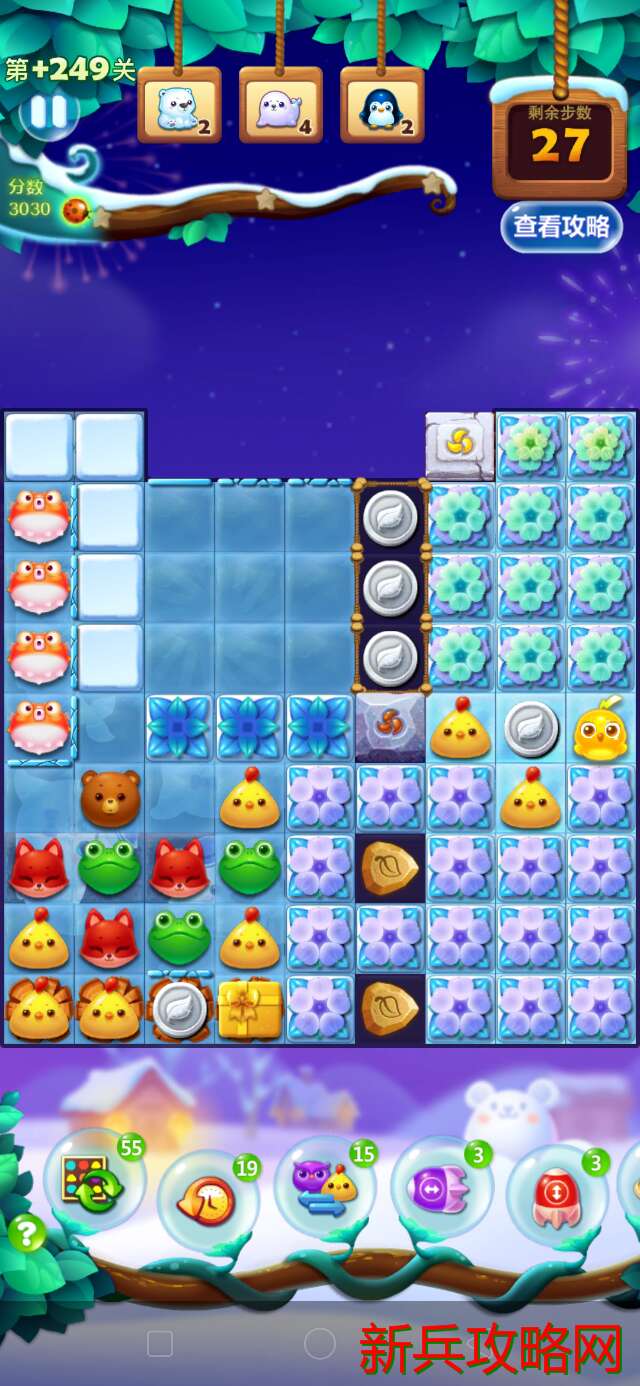Image resolution: width=640 pixels, height=1386 pixels.
Task: Open recent apps with the square button
Action: pos(160,1343)
